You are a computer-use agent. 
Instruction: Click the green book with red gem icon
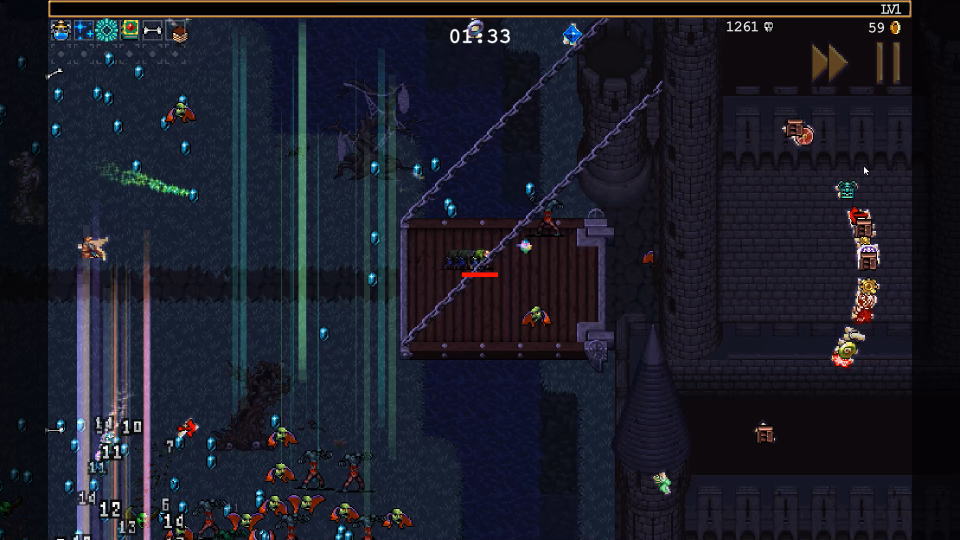pyautogui.click(x=130, y=30)
